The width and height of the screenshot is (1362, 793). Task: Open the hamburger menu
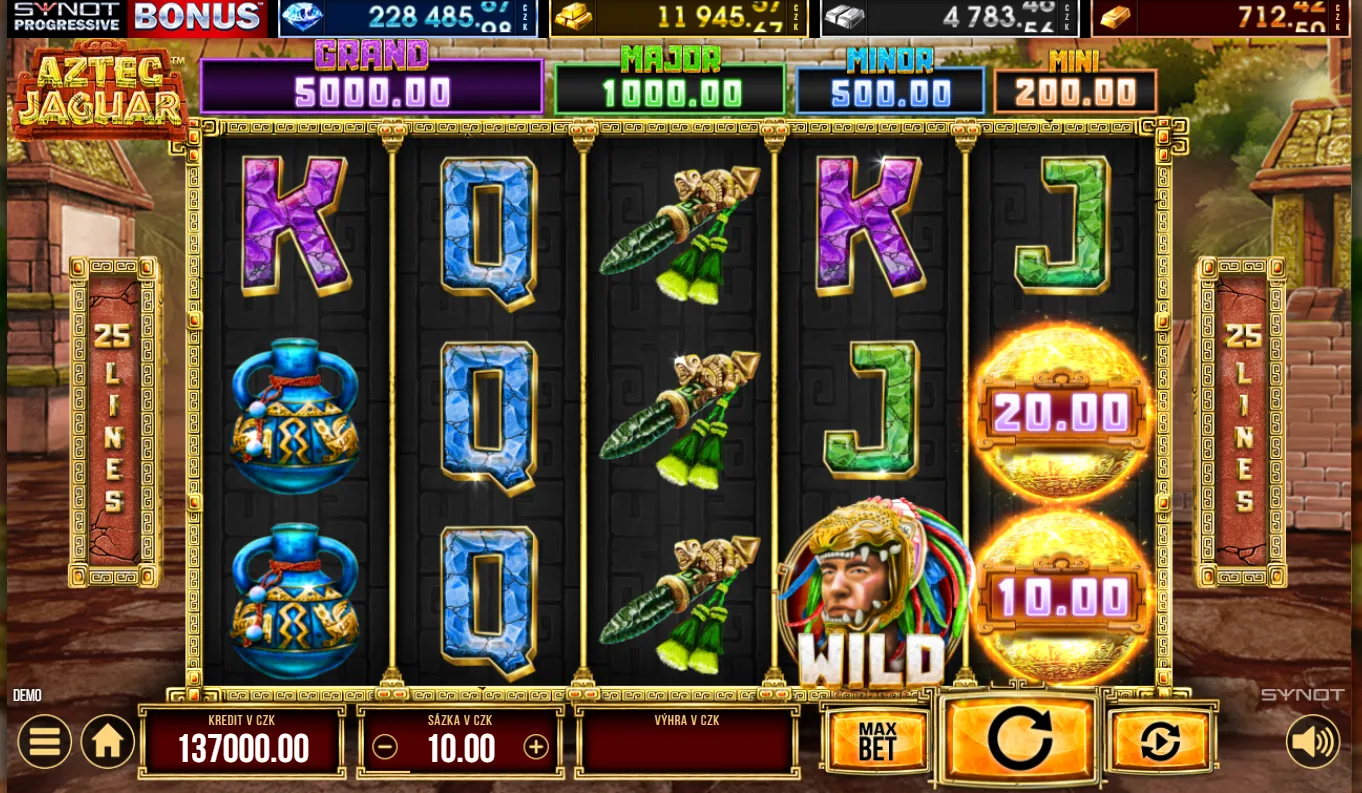(44, 742)
